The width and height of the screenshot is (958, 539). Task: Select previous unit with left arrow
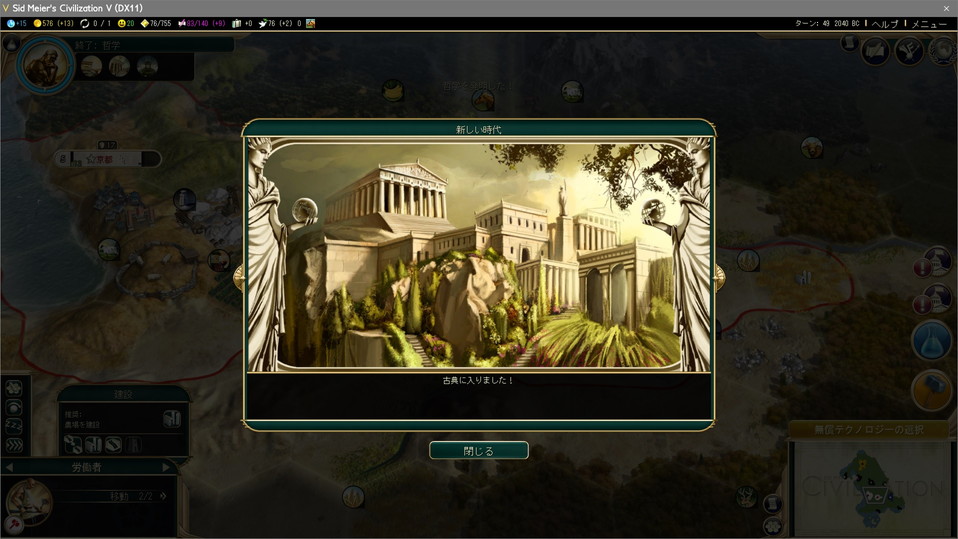click(x=9, y=467)
